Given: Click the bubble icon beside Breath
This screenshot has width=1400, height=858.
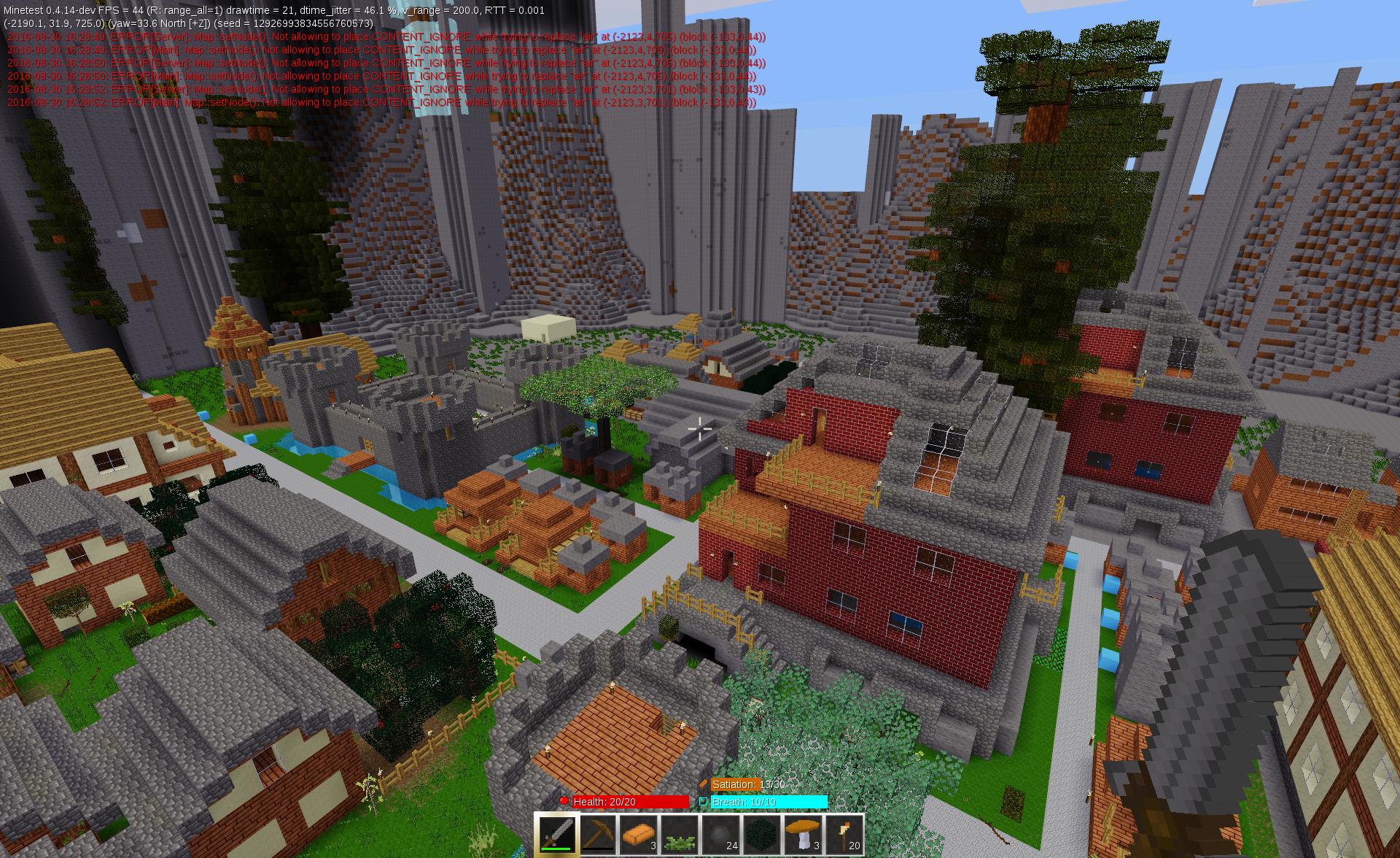Looking at the screenshot, I should [x=704, y=801].
